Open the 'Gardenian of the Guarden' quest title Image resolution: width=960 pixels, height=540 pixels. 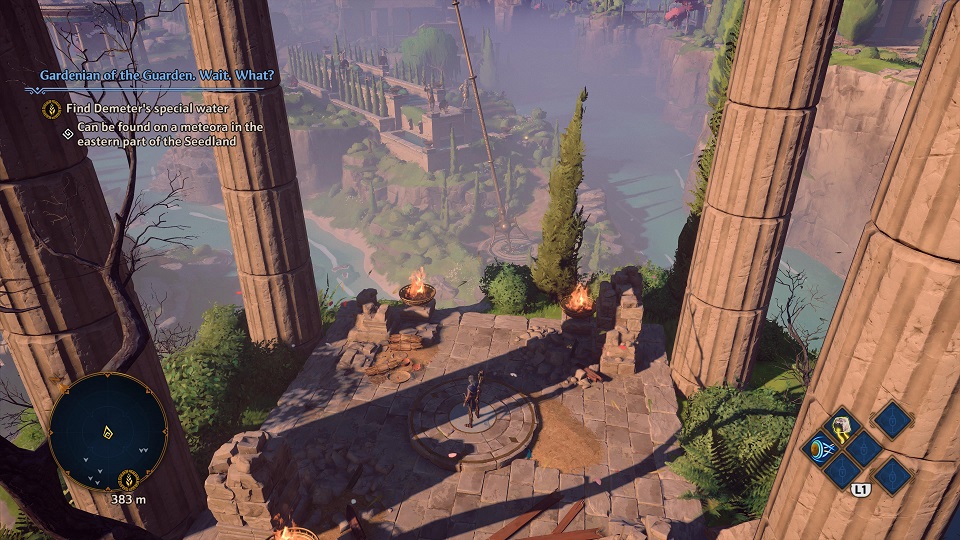click(x=157, y=74)
